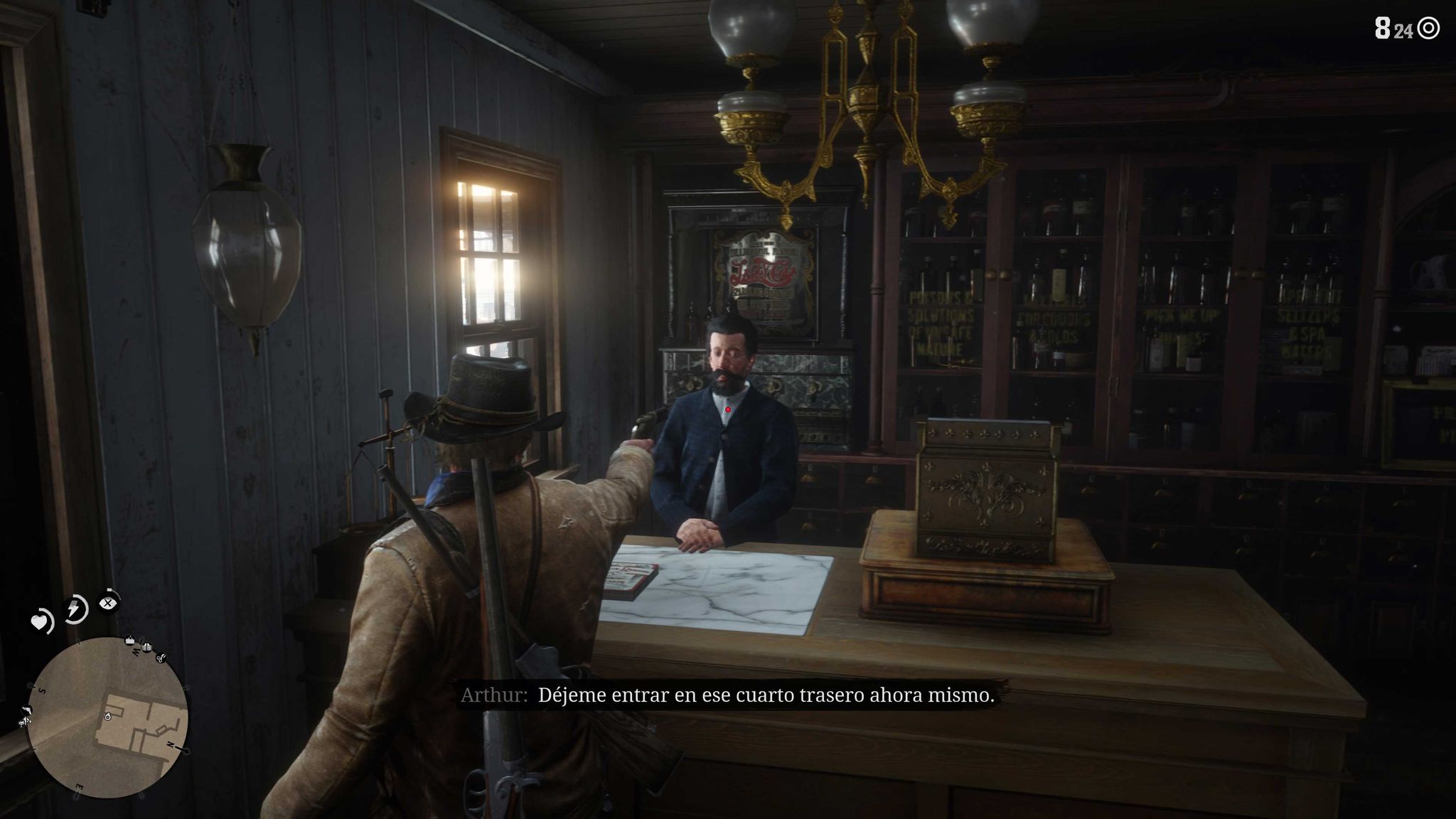Click the stamina lightning bolt icon
This screenshot has width=1456, height=819.
(75, 608)
